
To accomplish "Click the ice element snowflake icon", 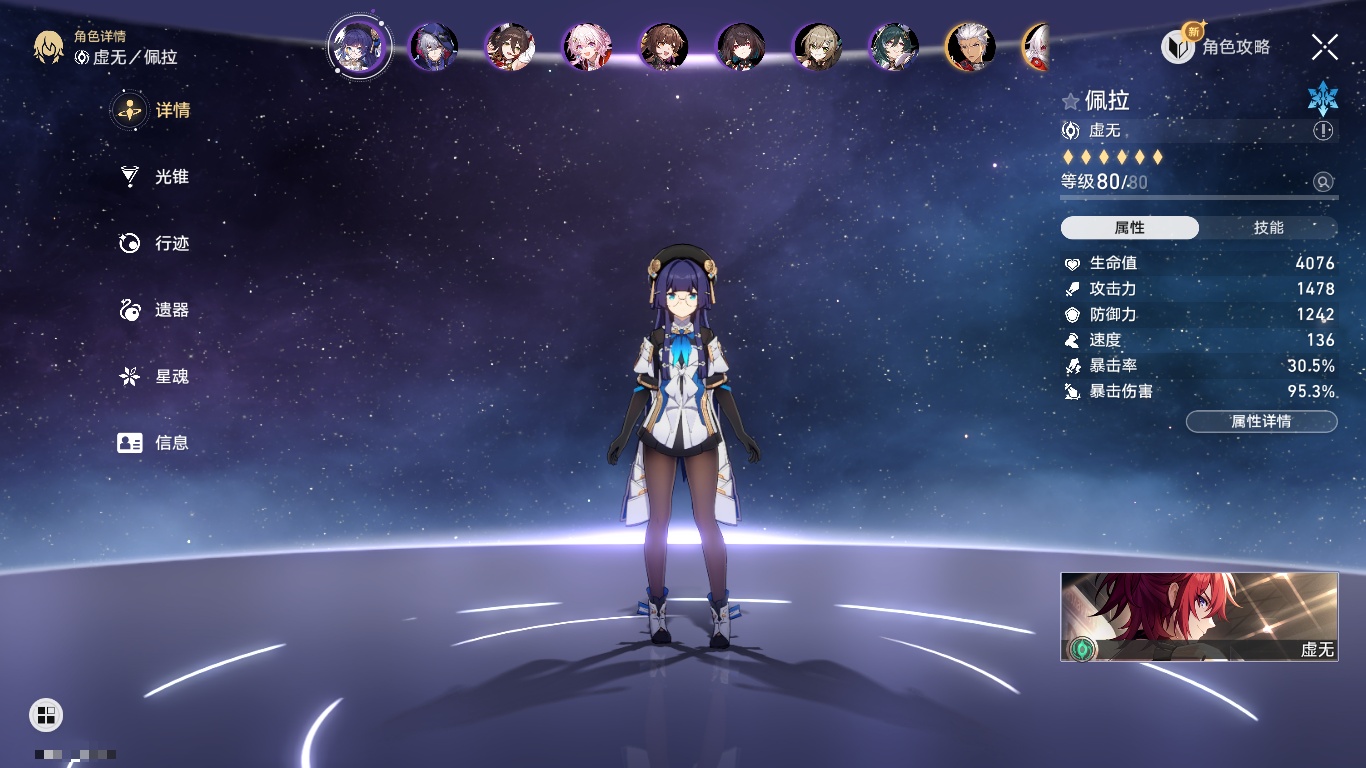I will pyautogui.click(x=1322, y=98).
